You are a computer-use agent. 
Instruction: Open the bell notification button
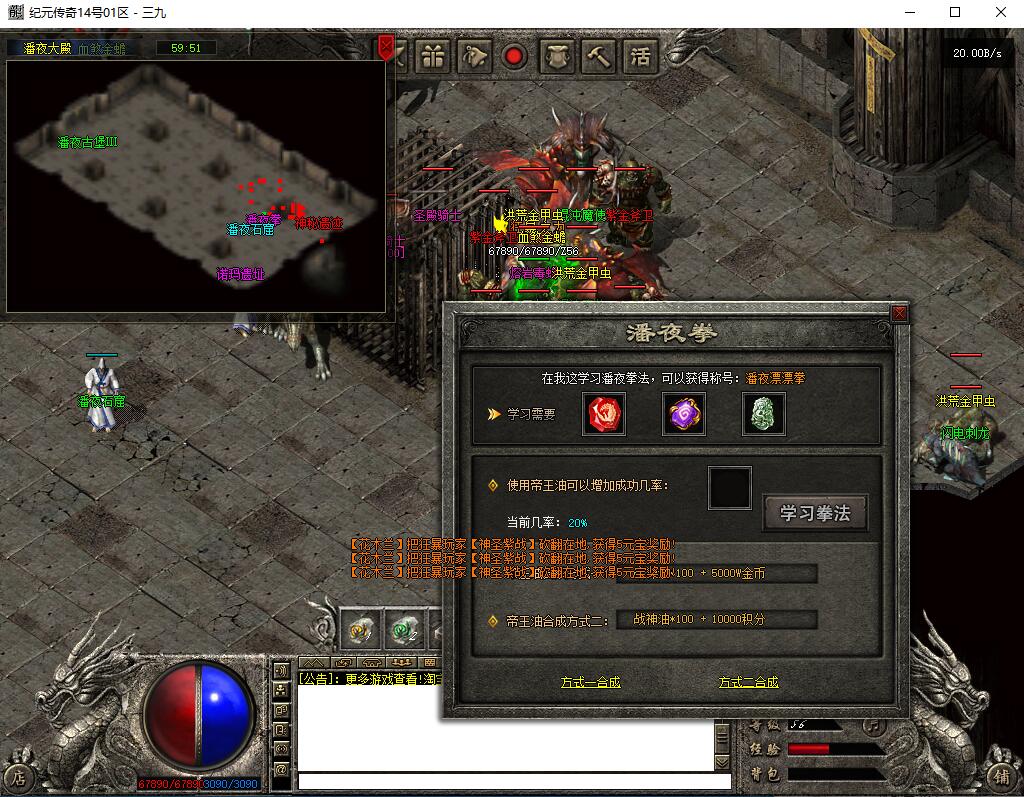pos(475,56)
